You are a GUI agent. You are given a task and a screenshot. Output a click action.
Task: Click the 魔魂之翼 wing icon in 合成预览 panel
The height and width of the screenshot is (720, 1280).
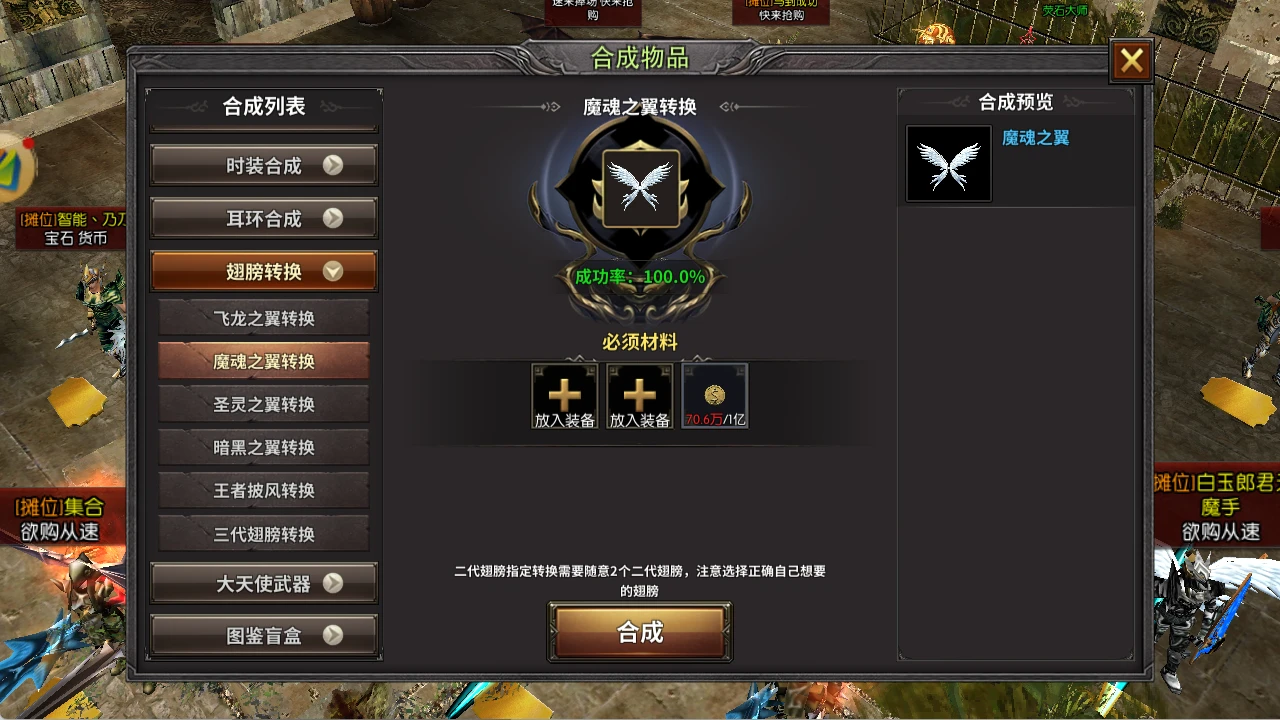coord(947,162)
